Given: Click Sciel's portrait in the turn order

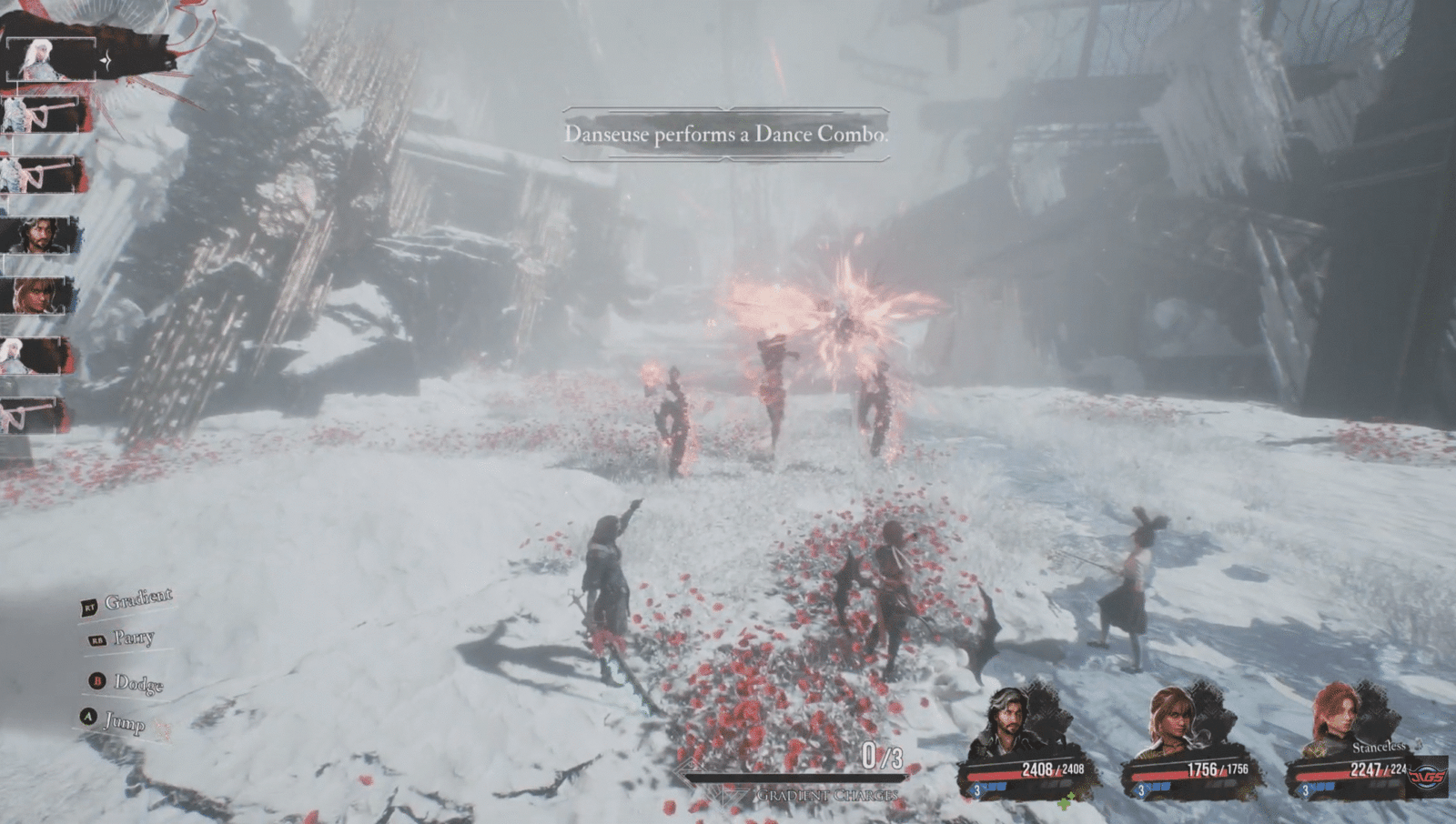Looking at the screenshot, I should coord(36,295).
